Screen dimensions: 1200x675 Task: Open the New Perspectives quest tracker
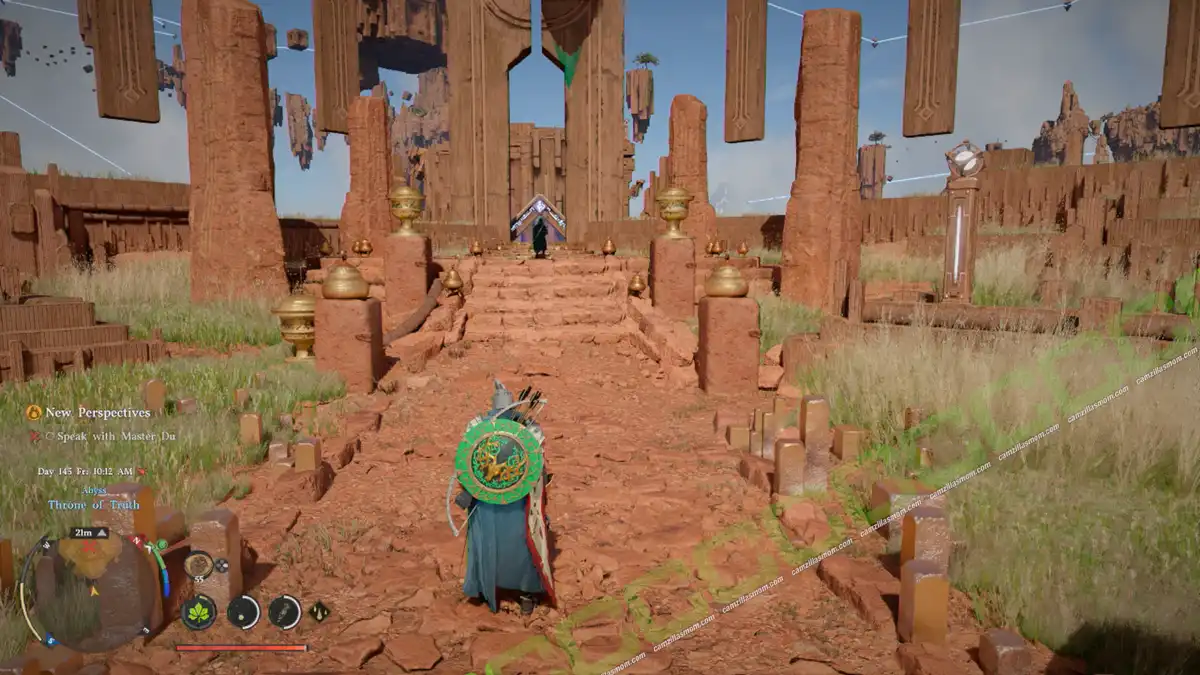[88, 412]
